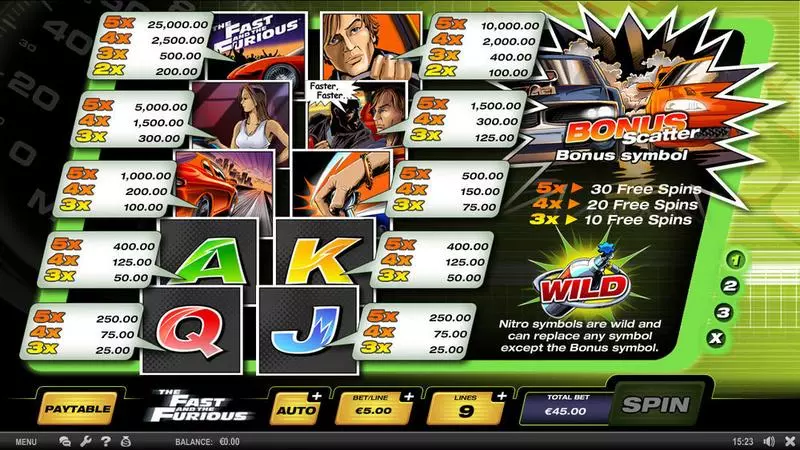The width and height of the screenshot is (800, 450).
Task: Hit the SPIN button
Action: [656, 406]
